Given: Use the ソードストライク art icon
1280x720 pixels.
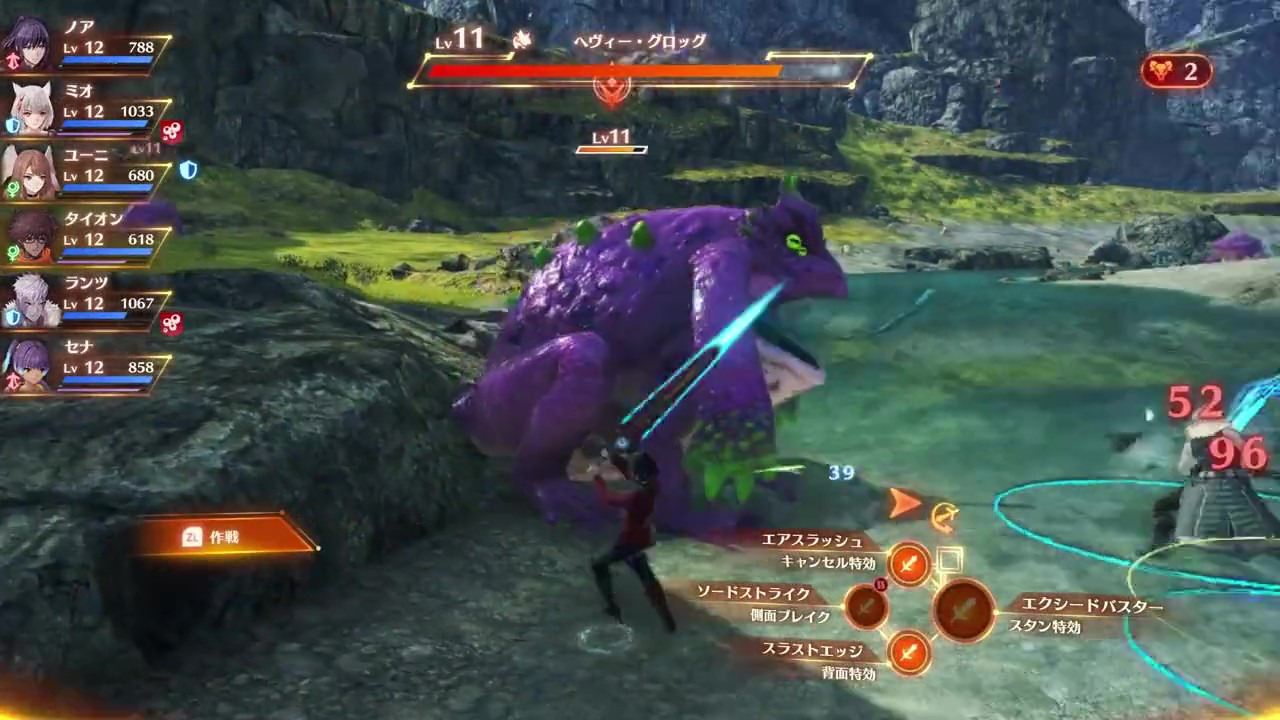Looking at the screenshot, I should 866,606.
